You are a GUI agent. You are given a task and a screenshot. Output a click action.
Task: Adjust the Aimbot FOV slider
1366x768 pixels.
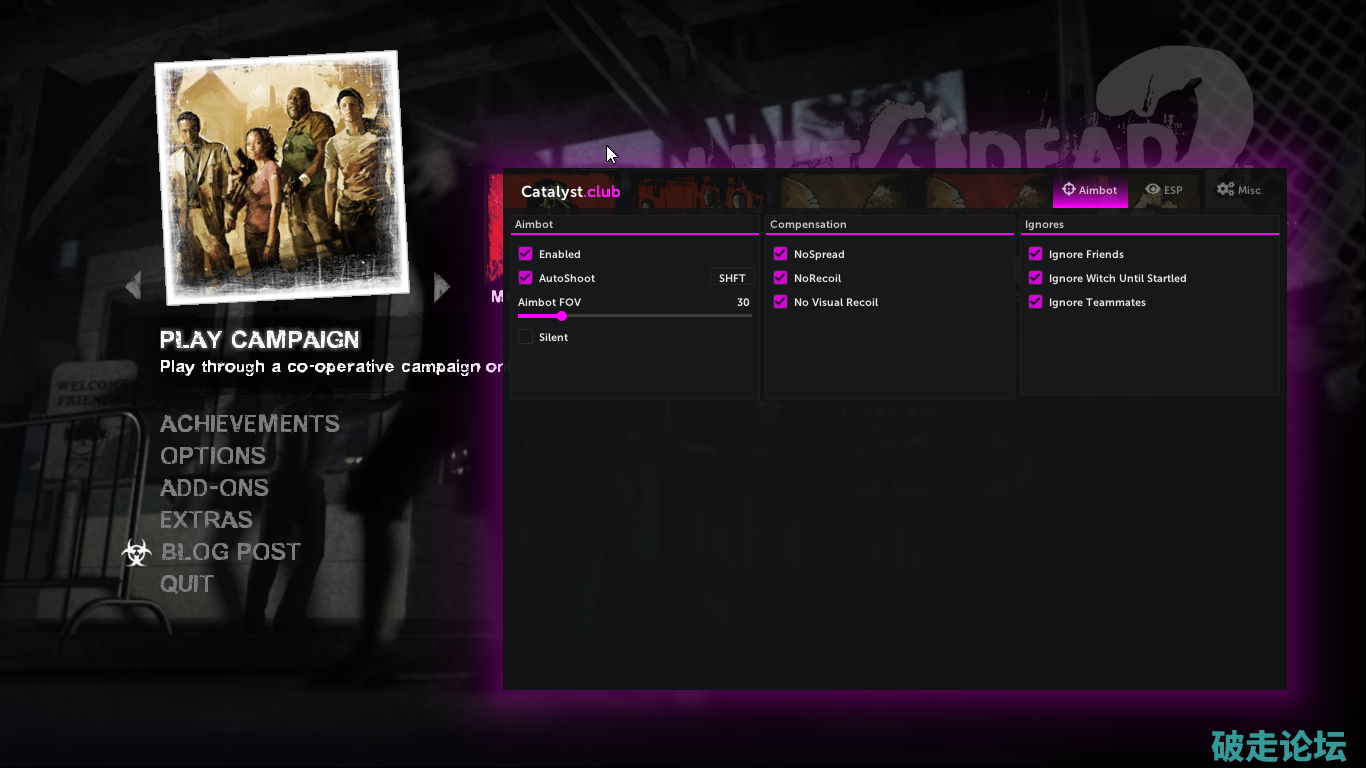pos(562,316)
